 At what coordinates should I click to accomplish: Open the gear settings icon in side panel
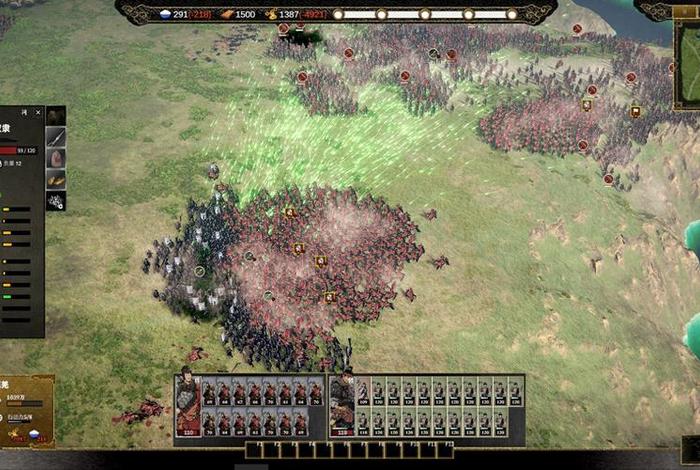pos(56,200)
